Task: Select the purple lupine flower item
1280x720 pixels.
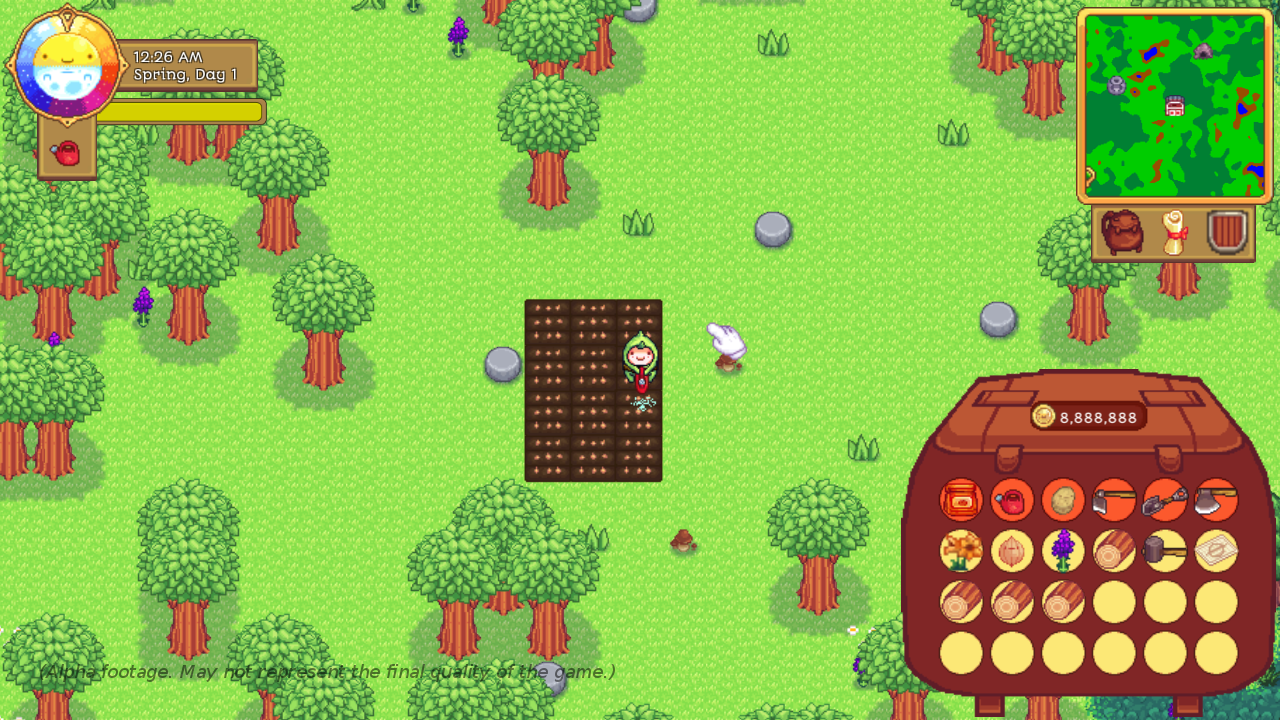Action: pyautogui.click(x=1062, y=551)
